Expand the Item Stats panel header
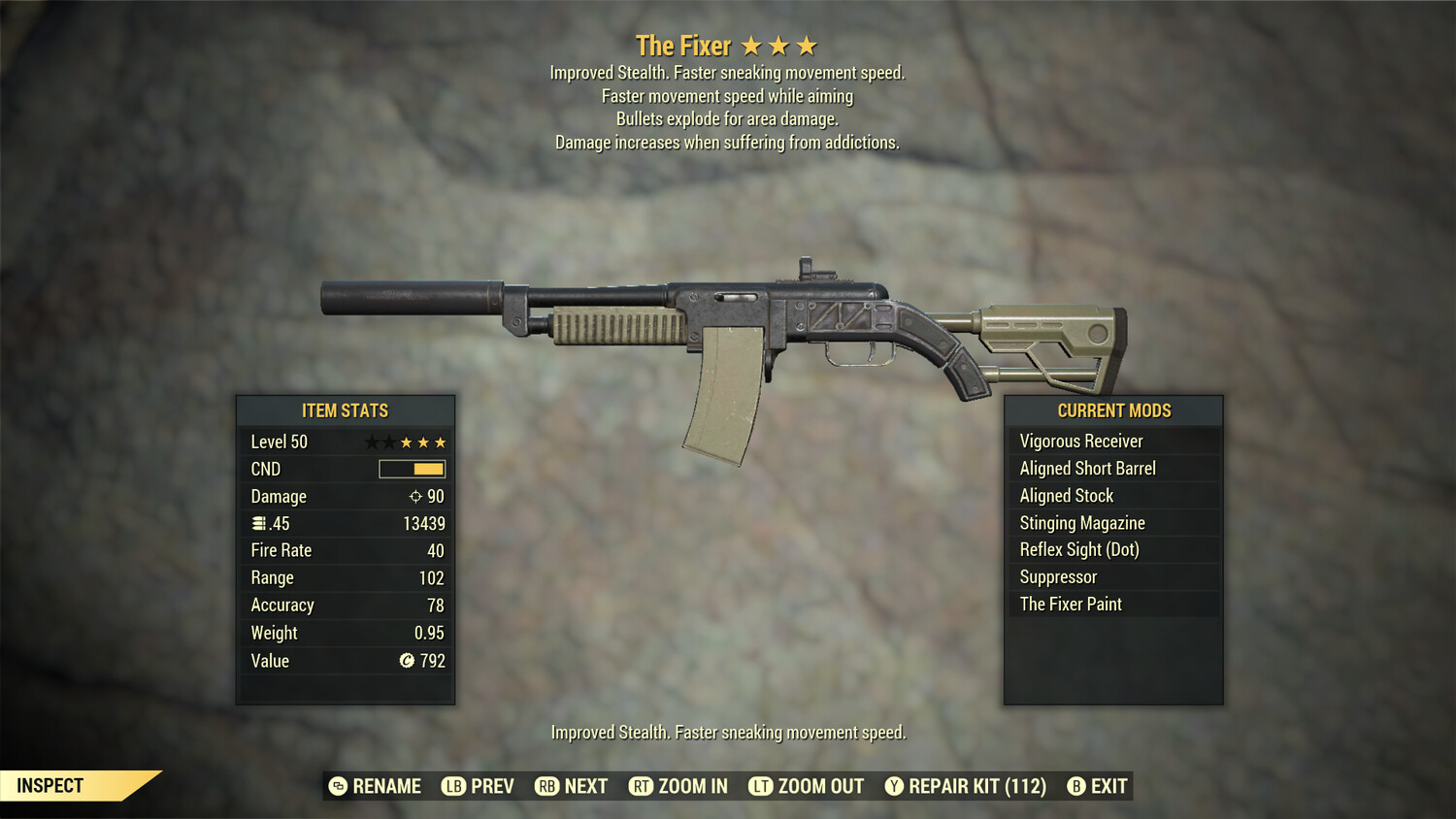This screenshot has height=819, width=1456. tap(345, 410)
